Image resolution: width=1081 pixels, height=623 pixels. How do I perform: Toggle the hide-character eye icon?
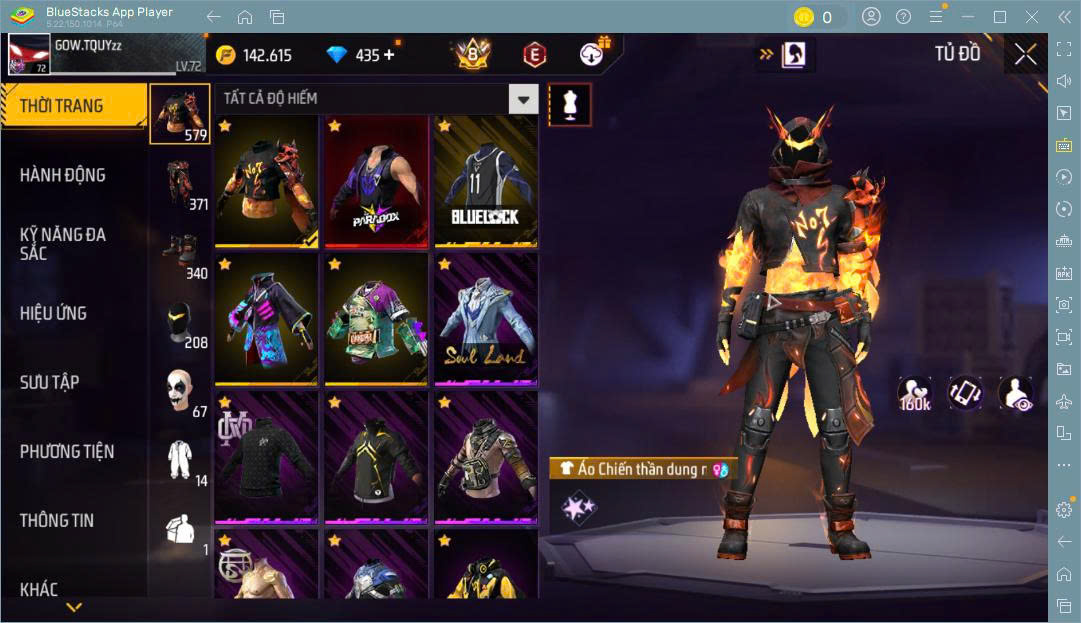(1016, 394)
